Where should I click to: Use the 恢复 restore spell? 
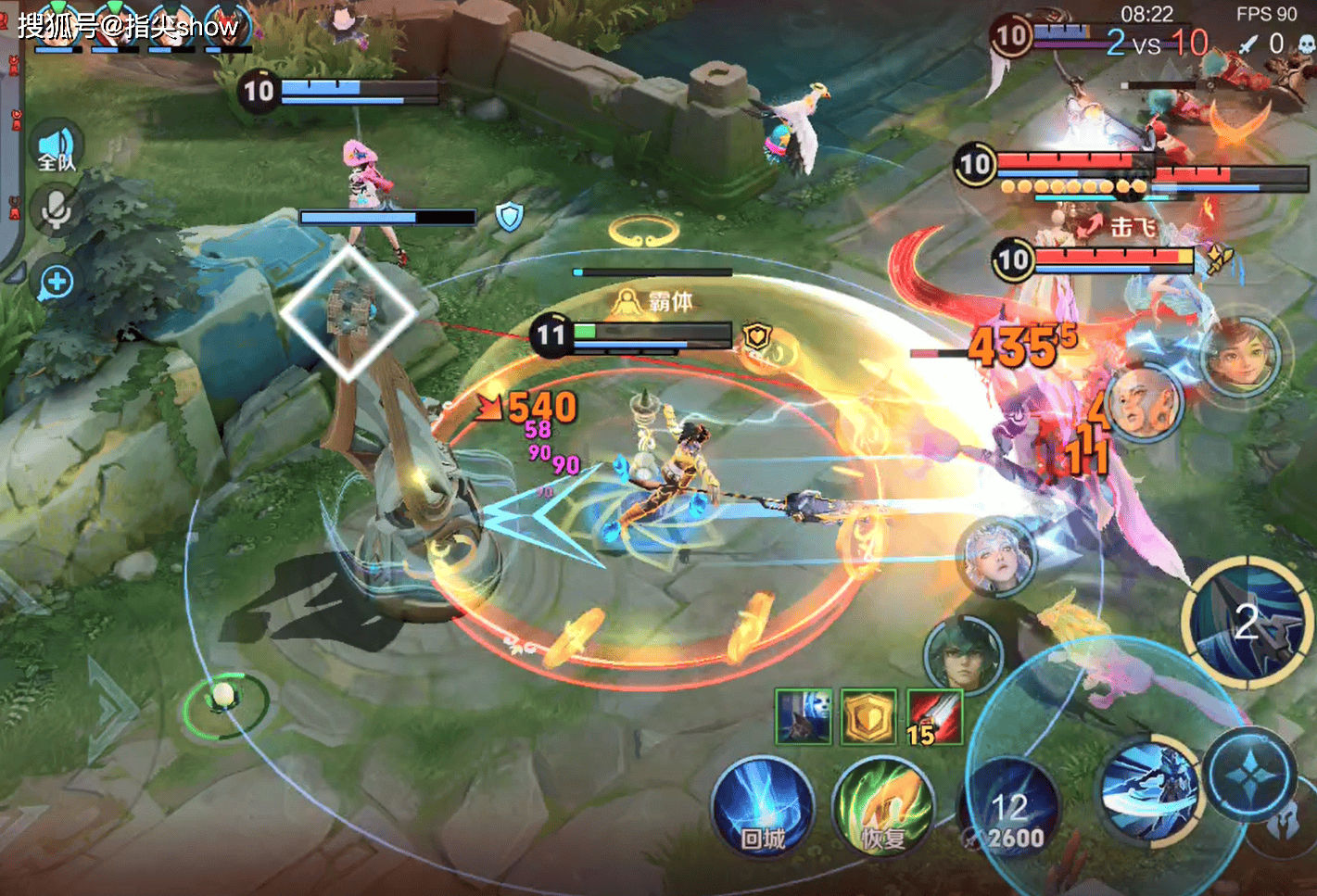[x=883, y=807]
